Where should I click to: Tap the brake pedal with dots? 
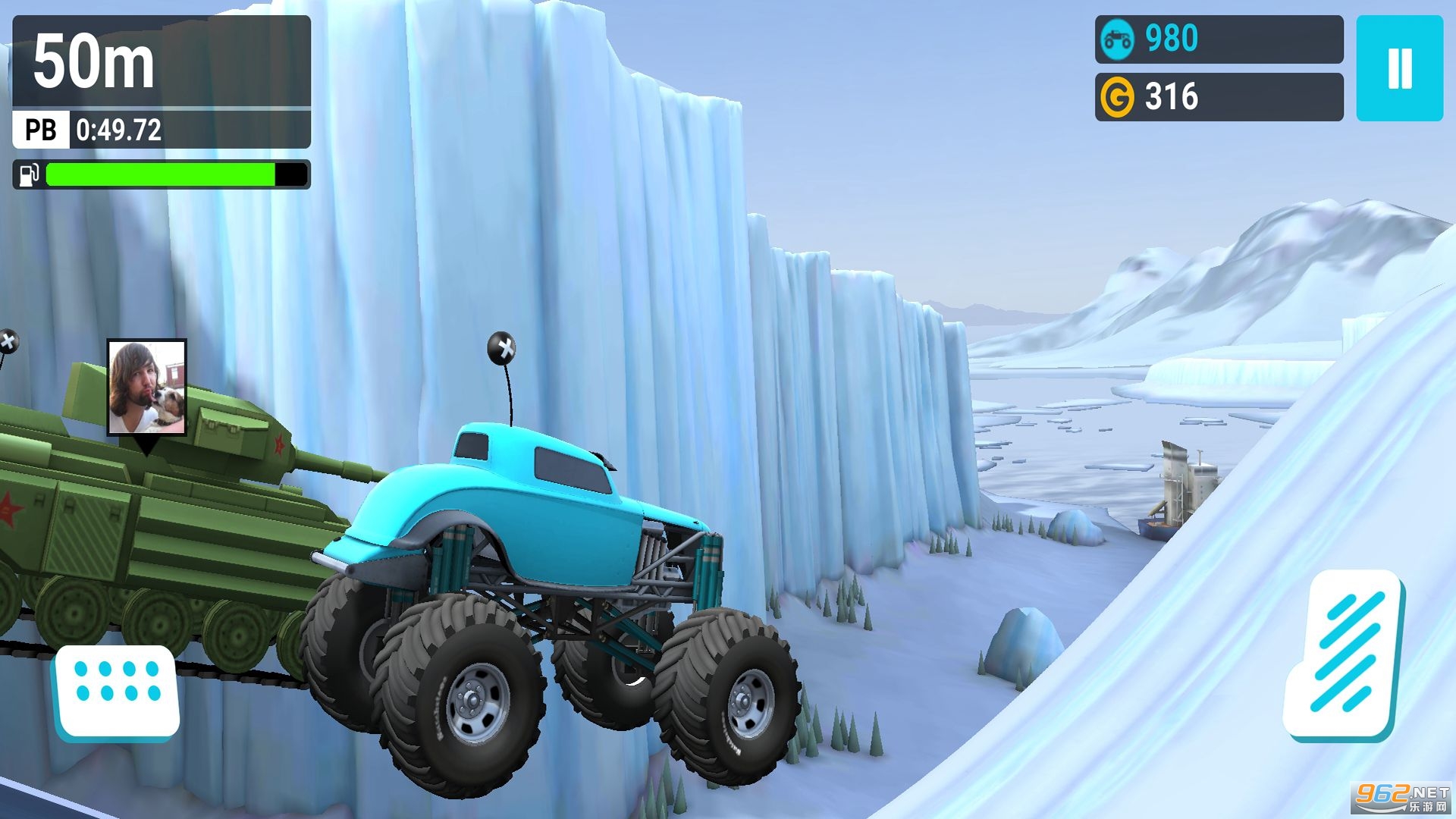point(118,690)
